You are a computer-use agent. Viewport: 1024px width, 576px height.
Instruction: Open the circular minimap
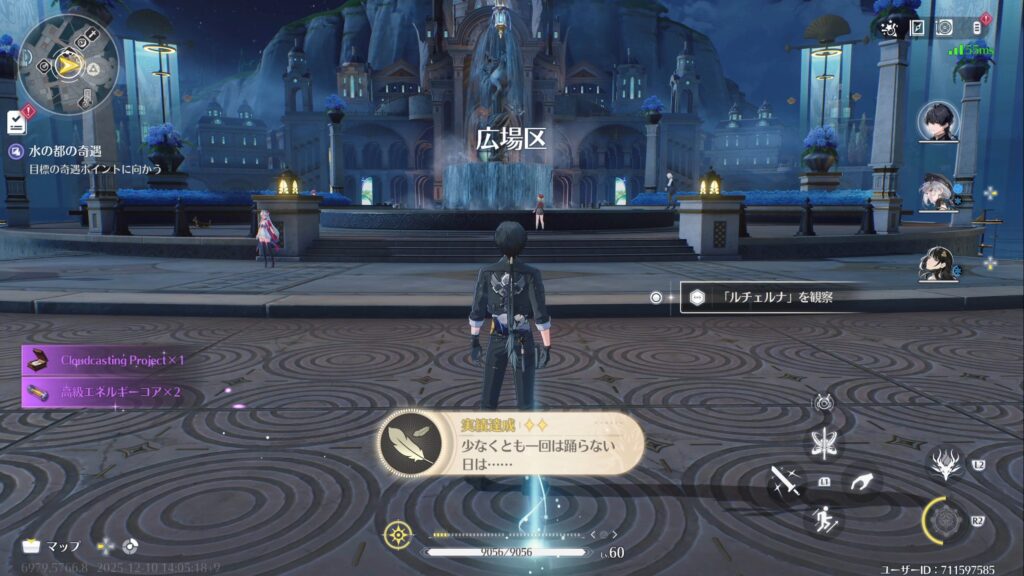(68, 65)
